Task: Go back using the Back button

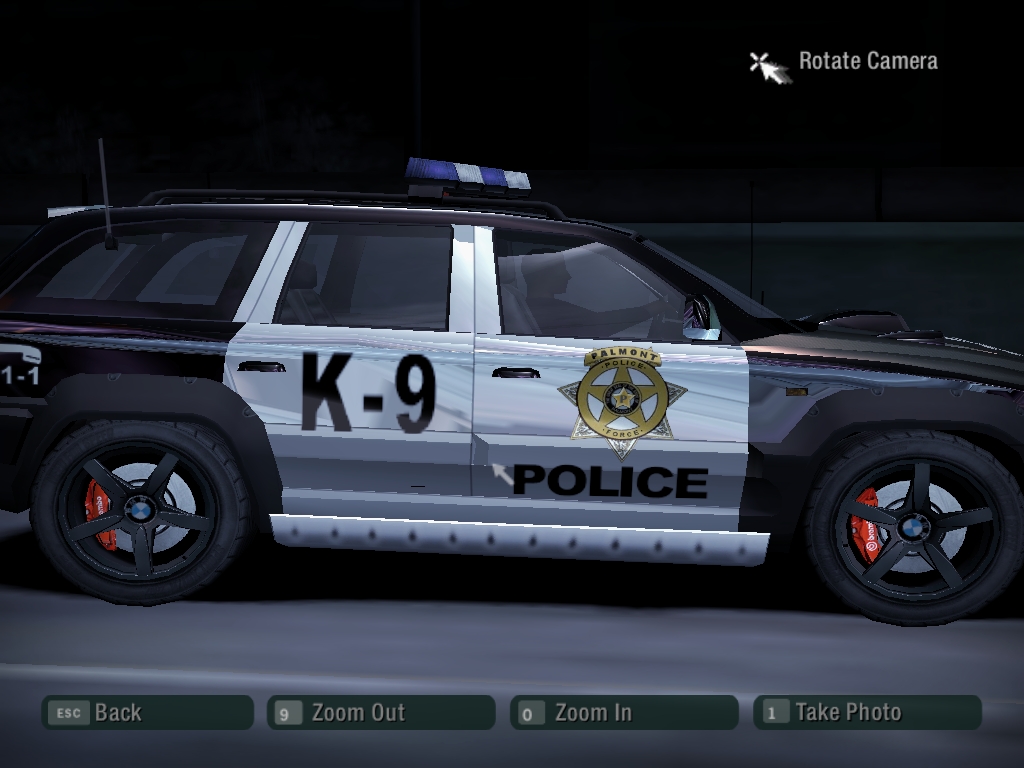Action: tap(147, 713)
